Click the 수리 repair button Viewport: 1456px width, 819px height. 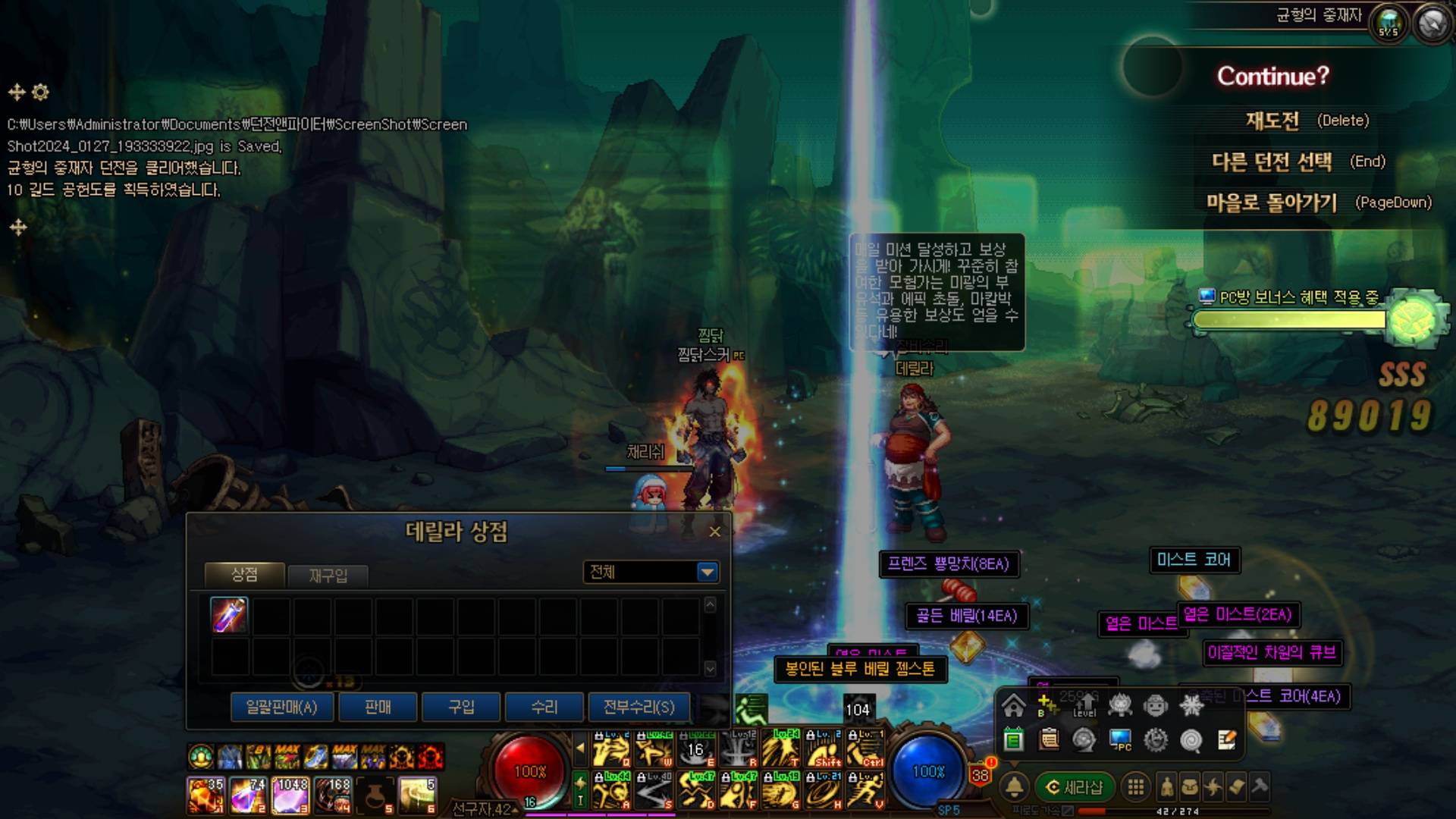pos(544,708)
